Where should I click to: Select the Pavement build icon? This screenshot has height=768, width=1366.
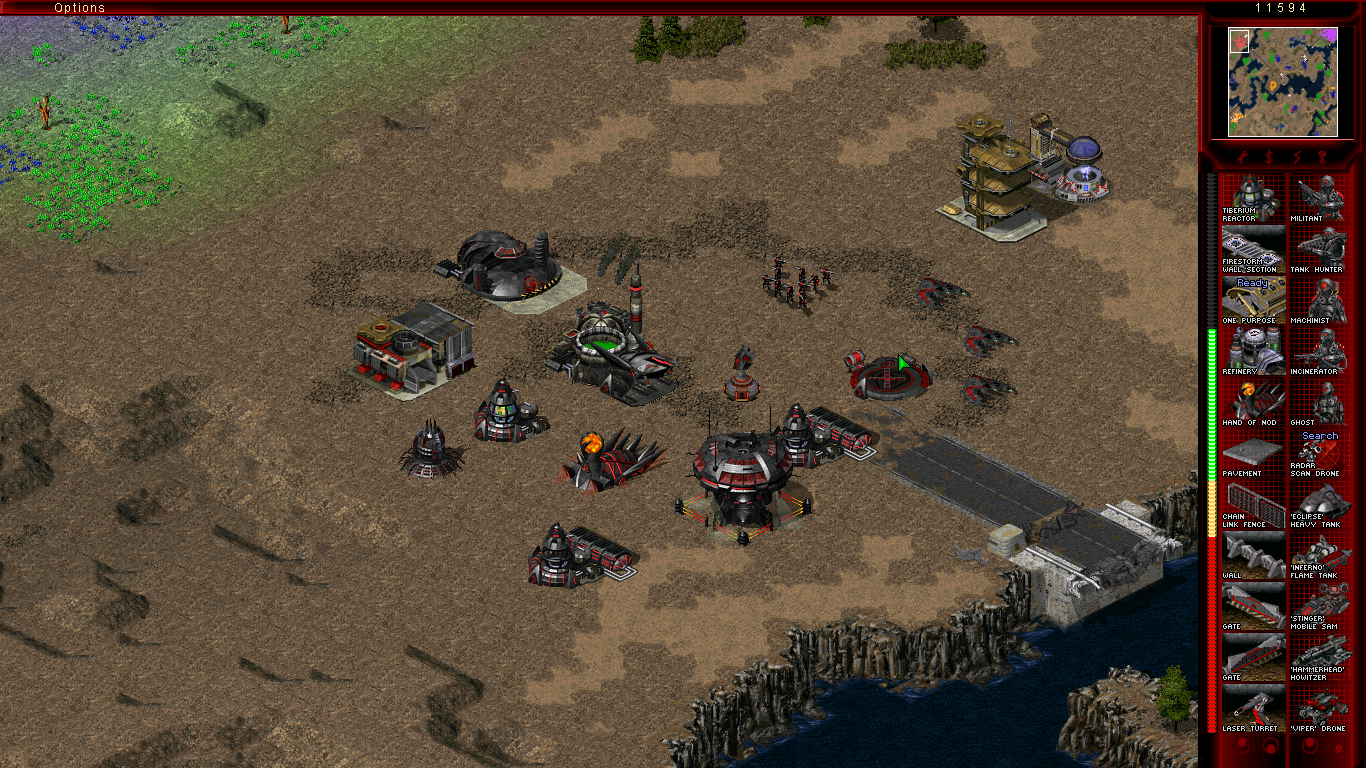tap(1253, 454)
